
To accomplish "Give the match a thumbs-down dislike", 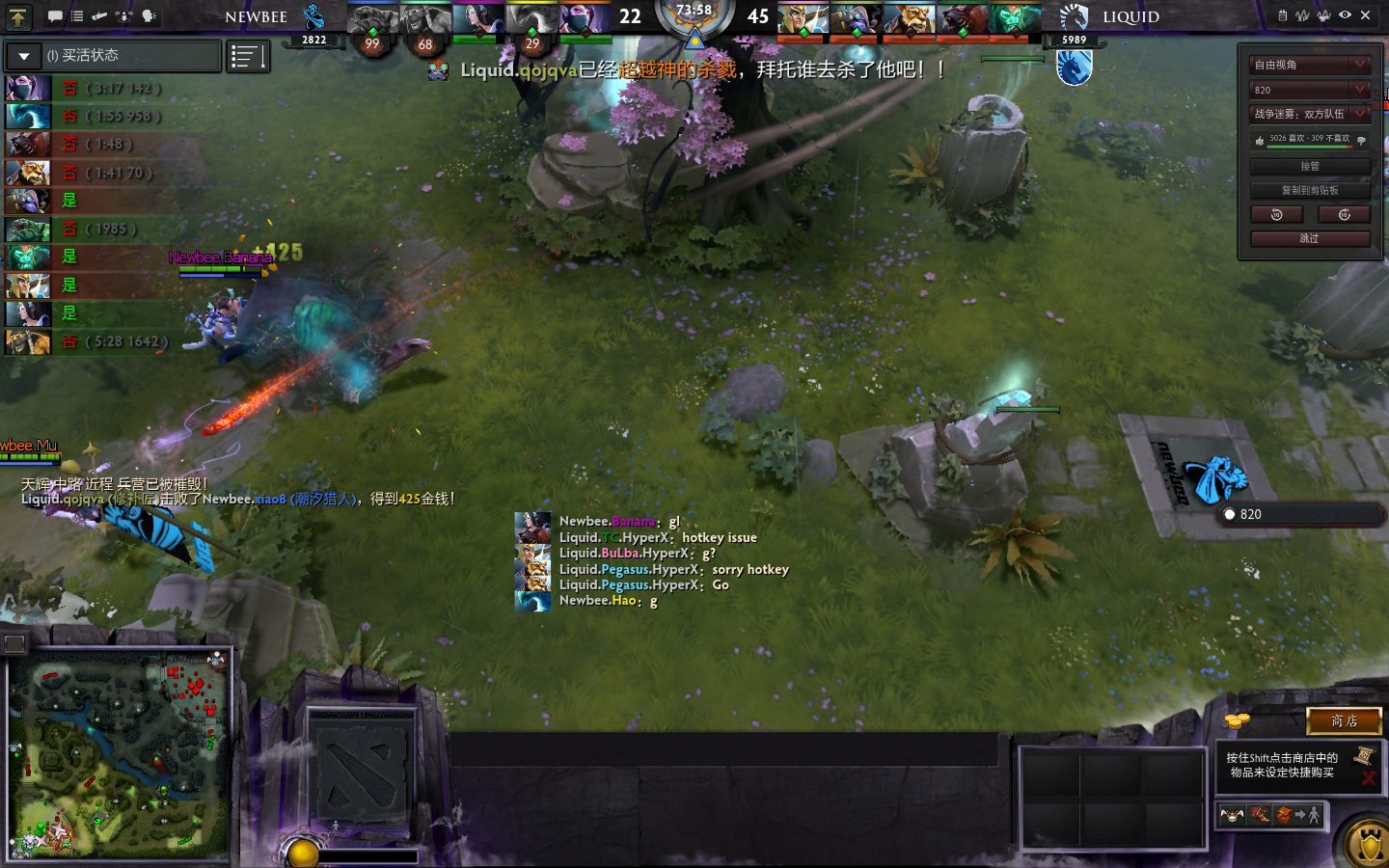I will (x=1361, y=140).
